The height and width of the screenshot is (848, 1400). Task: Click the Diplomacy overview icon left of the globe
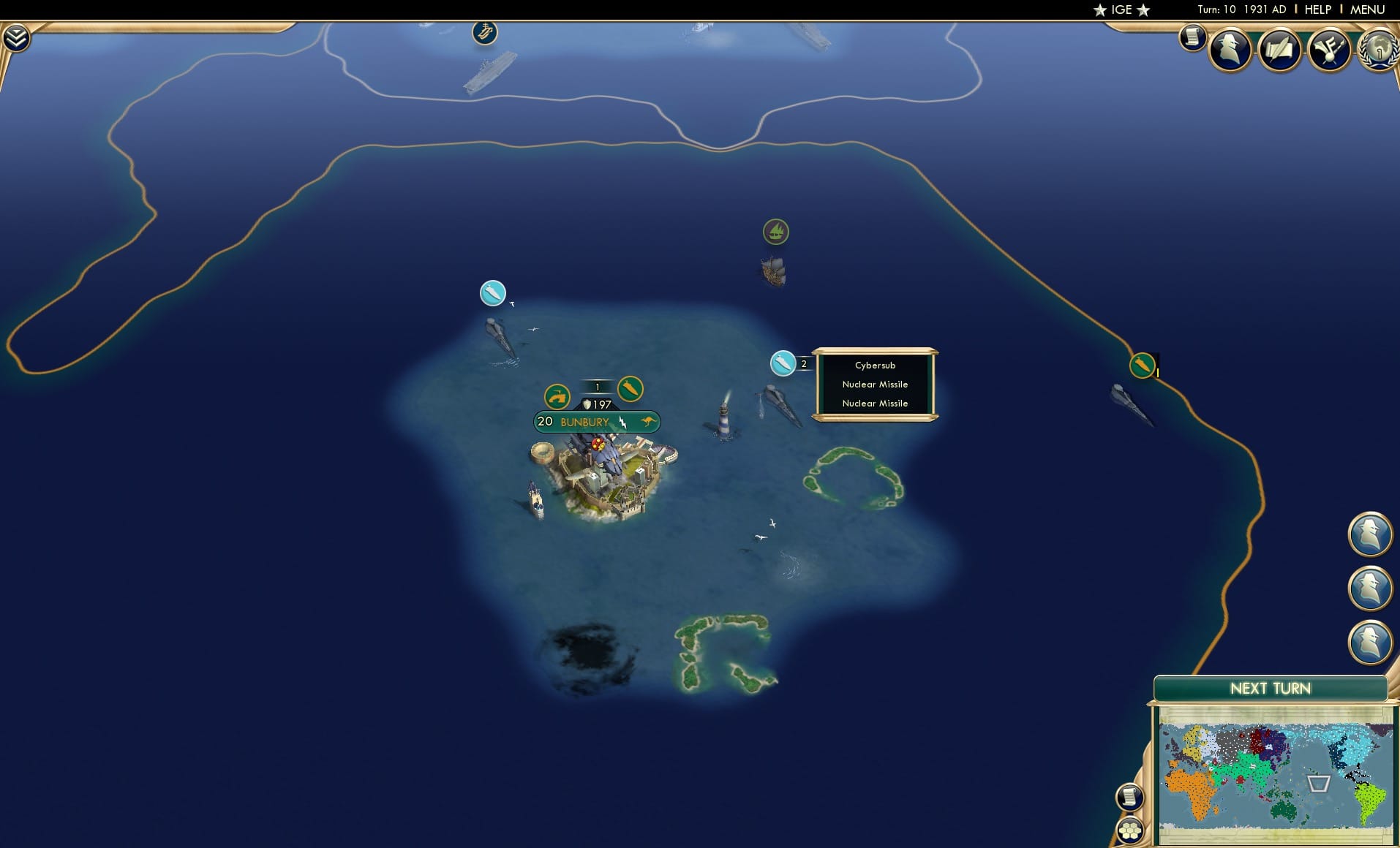point(1331,49)
